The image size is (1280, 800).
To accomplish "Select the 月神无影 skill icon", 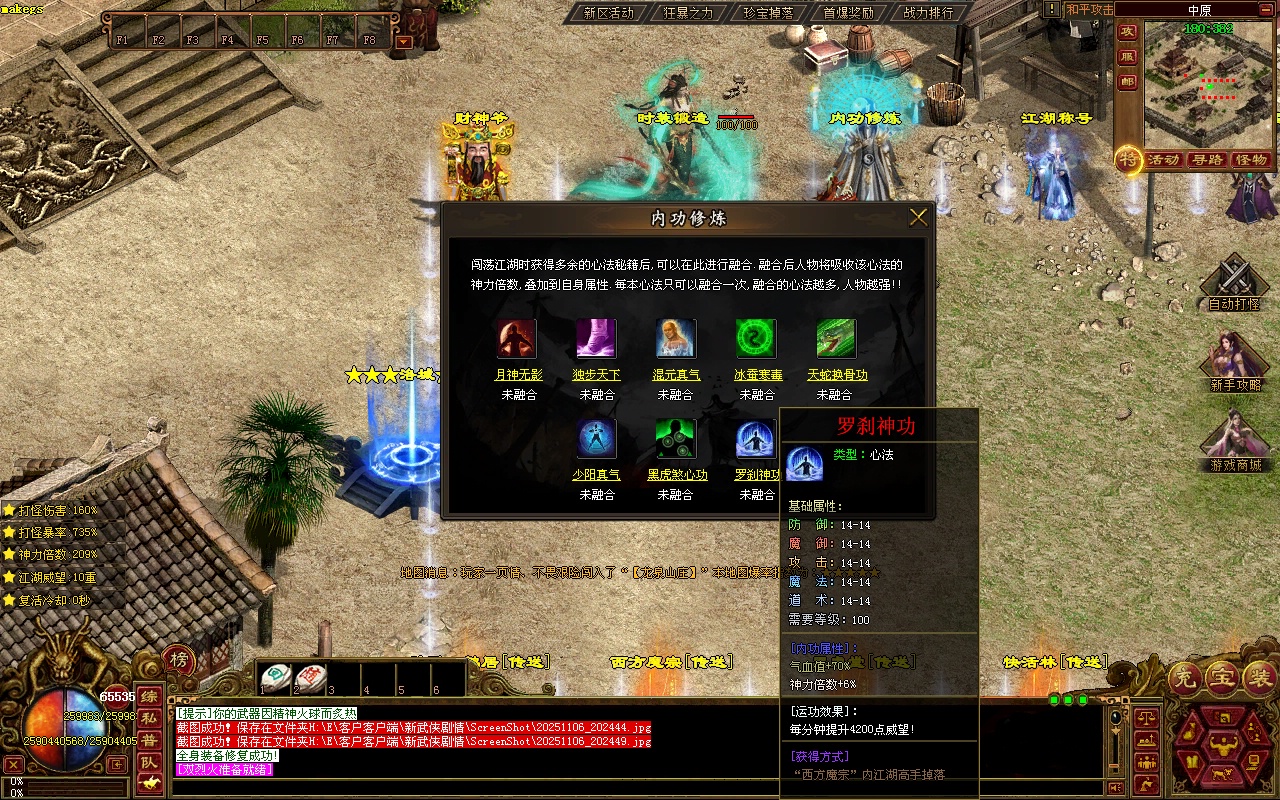I will tap(517, 339).
